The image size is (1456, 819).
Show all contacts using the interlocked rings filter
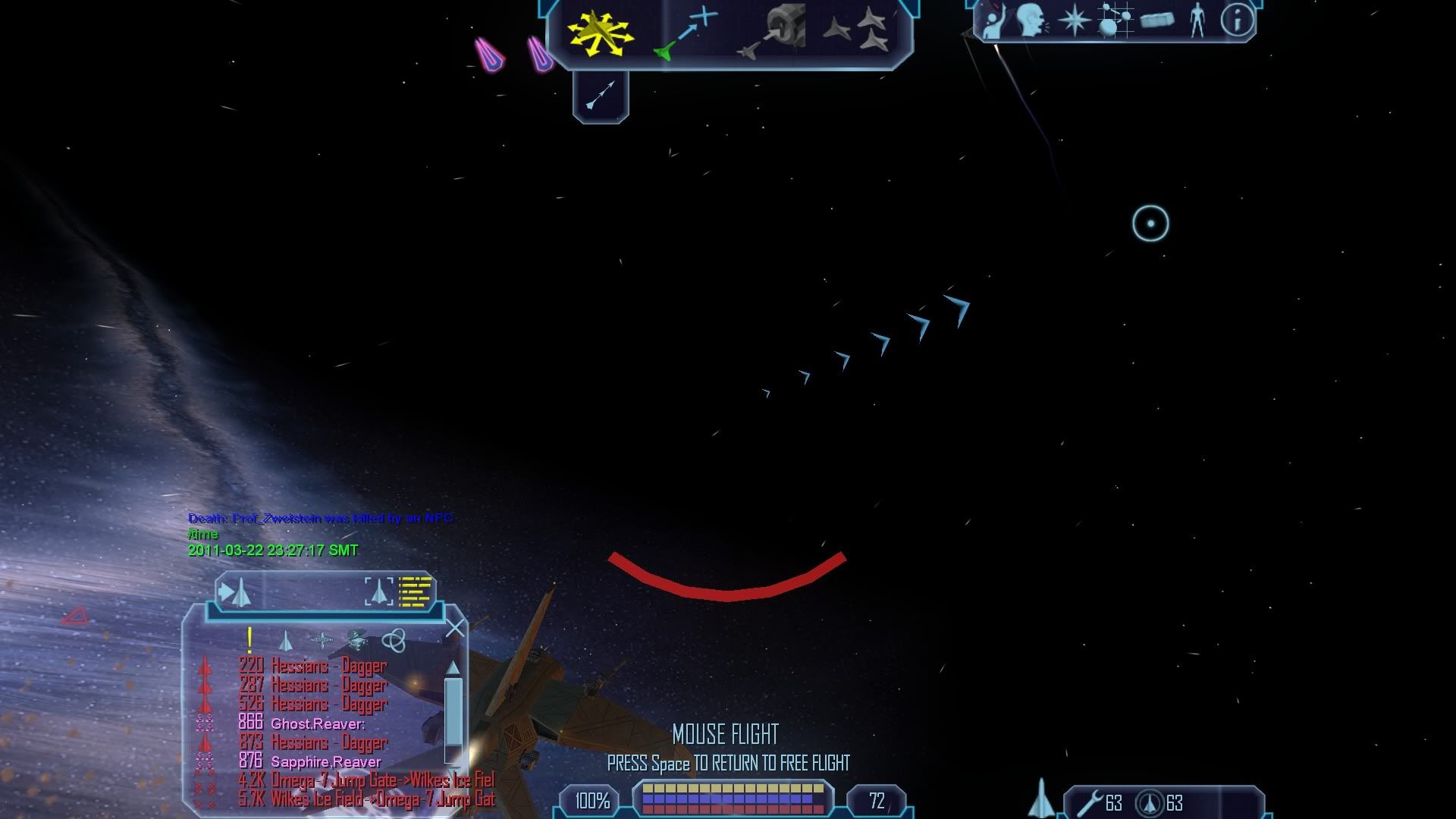point(393,641)
